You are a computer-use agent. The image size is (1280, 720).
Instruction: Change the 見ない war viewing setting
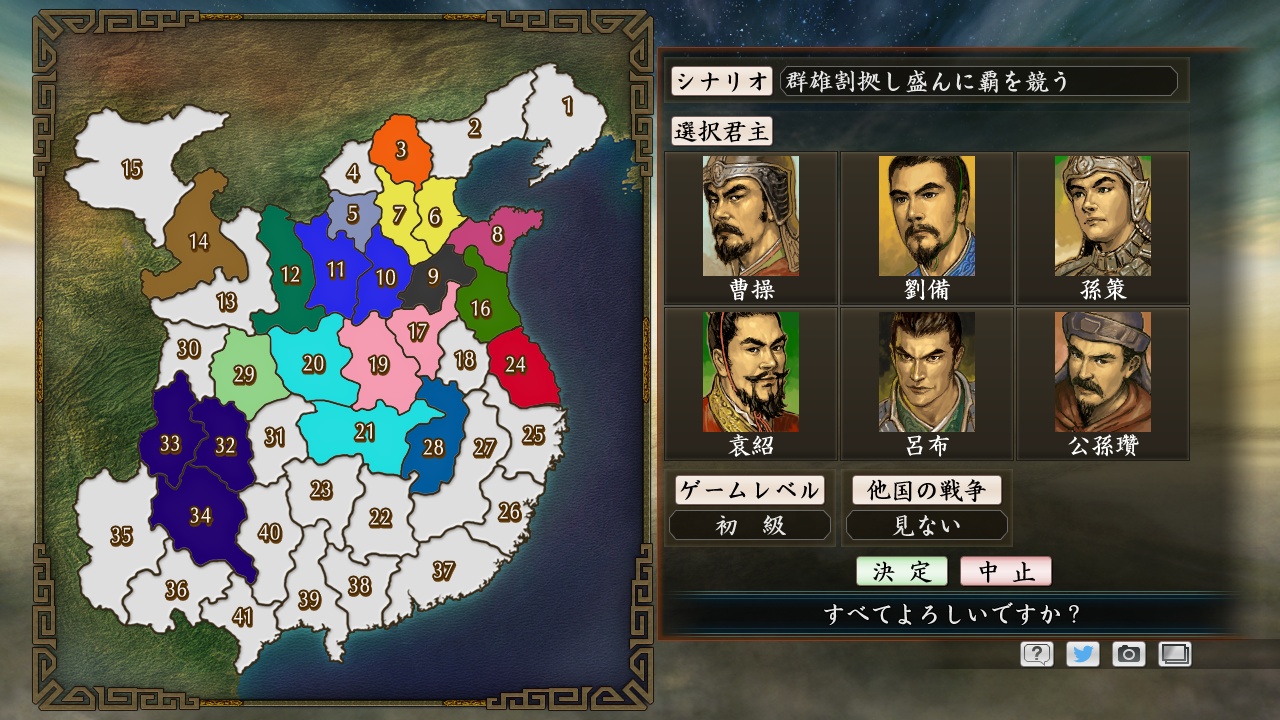927,524
